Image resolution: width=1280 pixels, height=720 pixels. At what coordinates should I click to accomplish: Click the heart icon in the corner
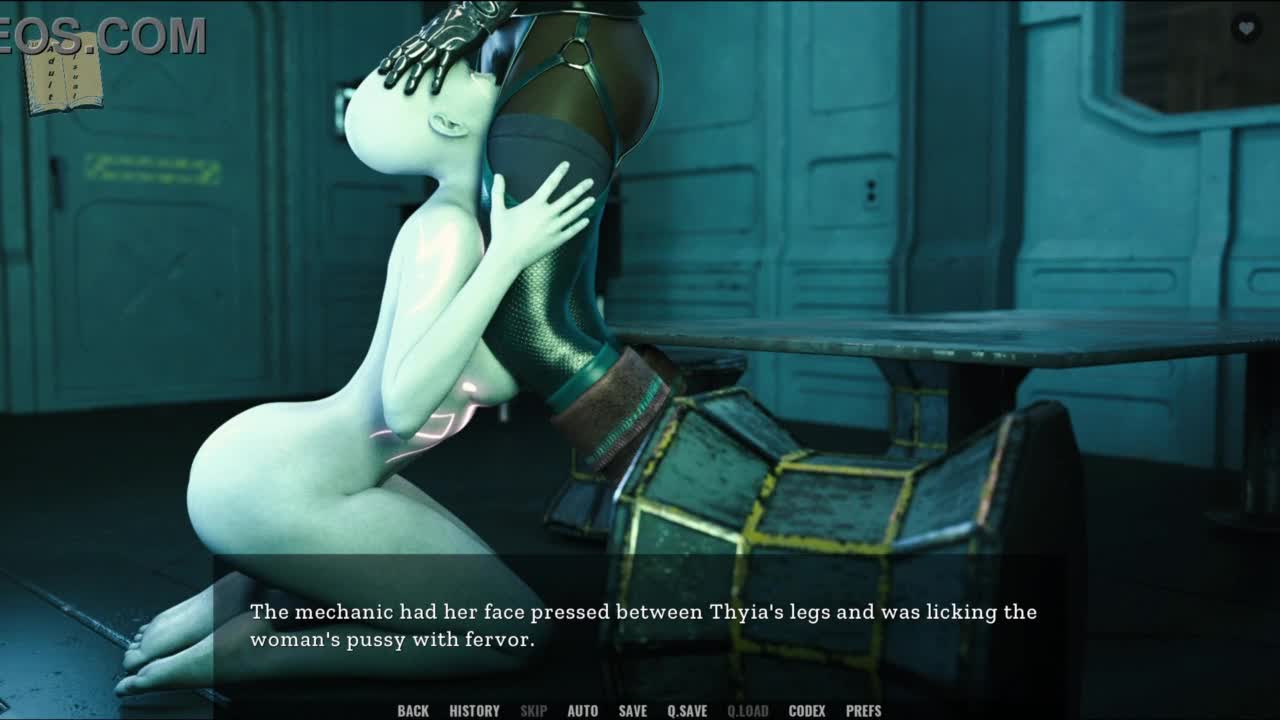1246,29
